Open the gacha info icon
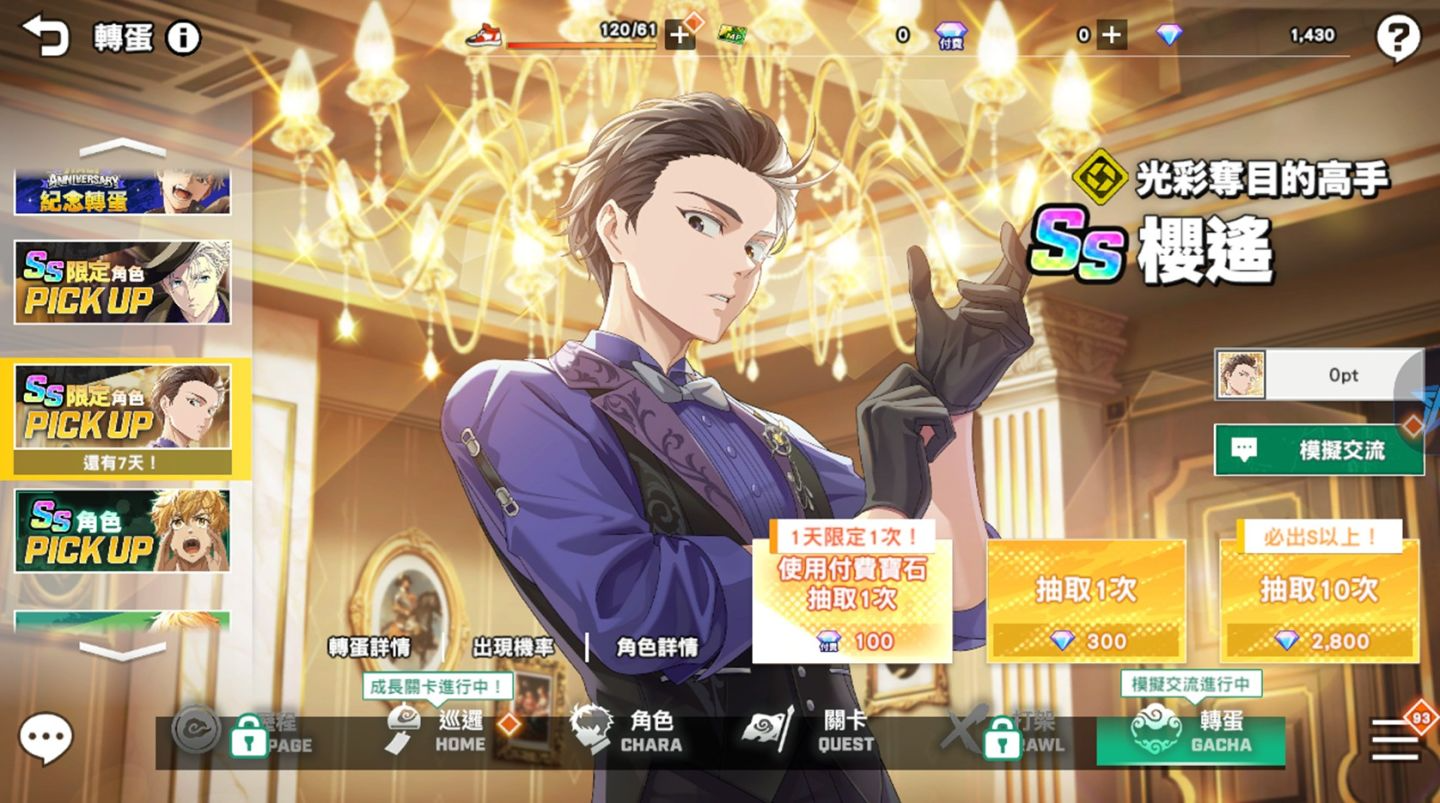The image size is (1440, 803). (183, 38)
